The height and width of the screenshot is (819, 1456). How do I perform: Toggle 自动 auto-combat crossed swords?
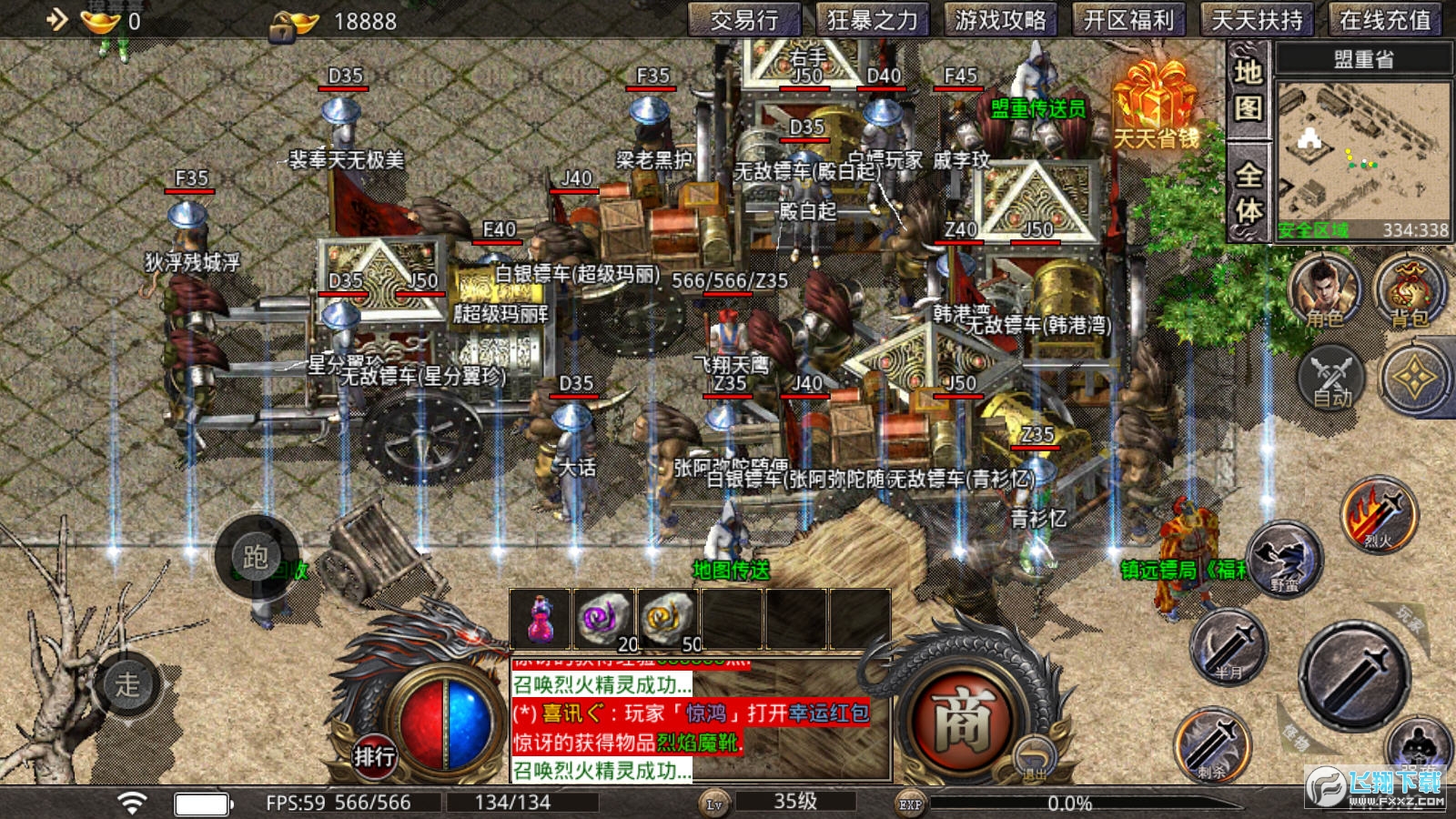pyautogui.click(x=1331, y=378)
